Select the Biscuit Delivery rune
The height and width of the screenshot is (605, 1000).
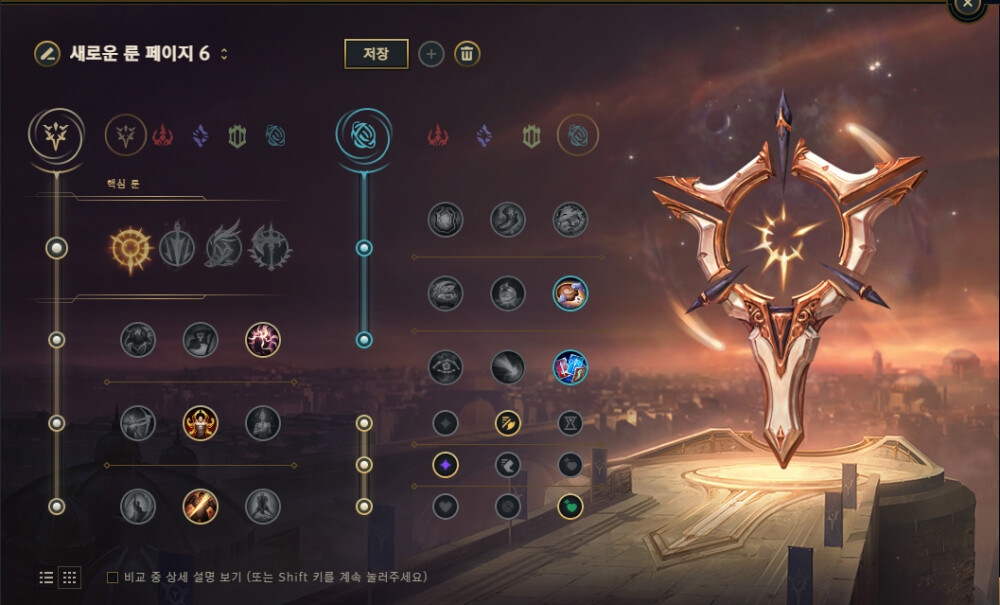click(570, 293)
